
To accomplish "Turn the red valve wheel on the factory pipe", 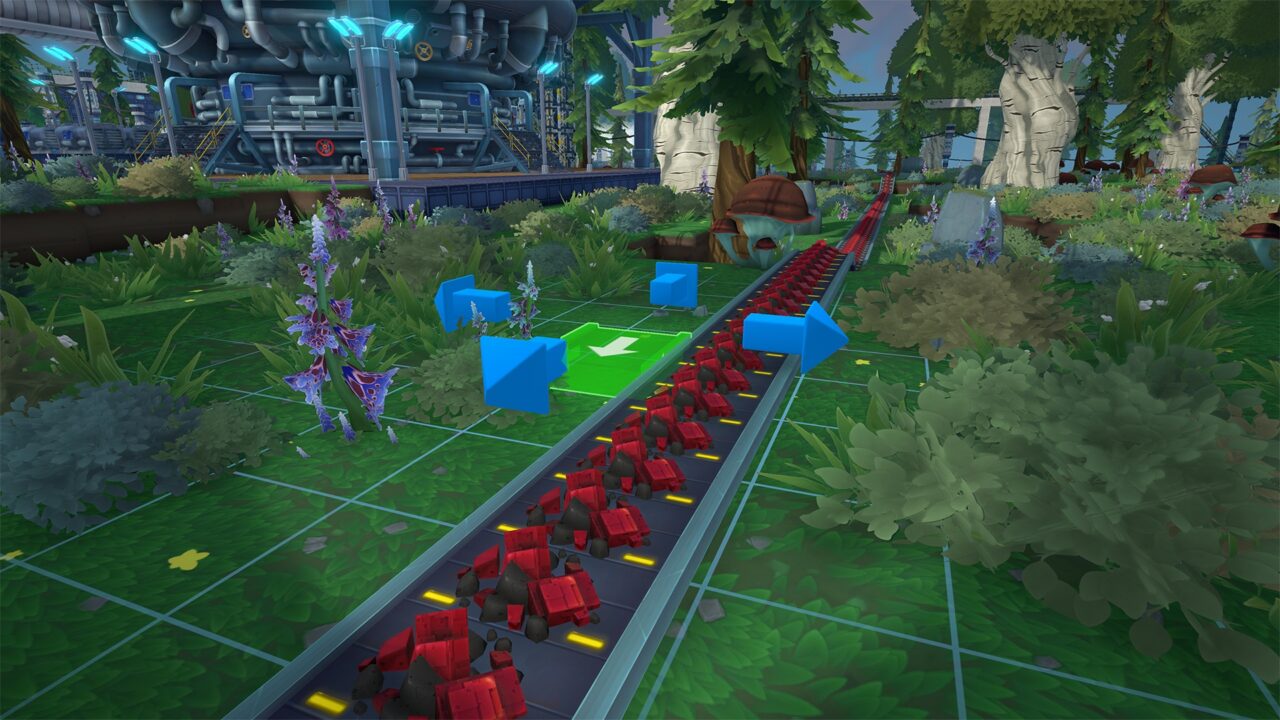I will click(323, 148).
